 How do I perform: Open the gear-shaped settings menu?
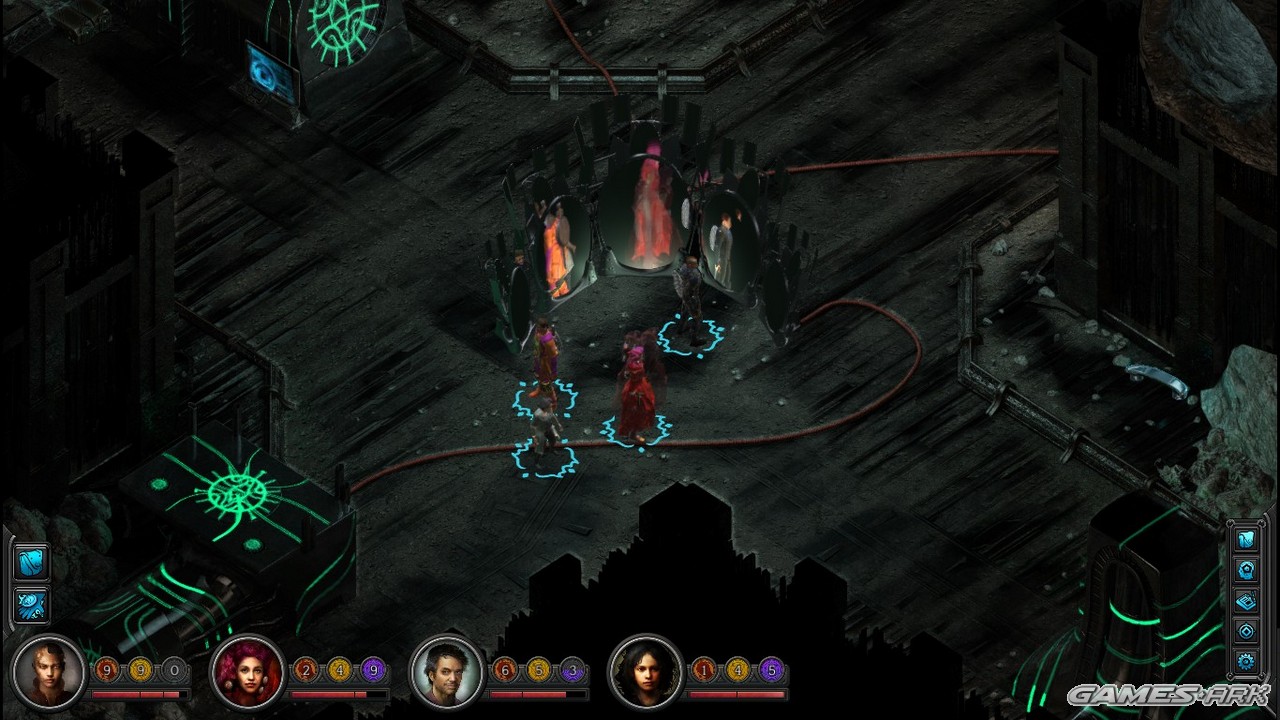point(1246,660)
